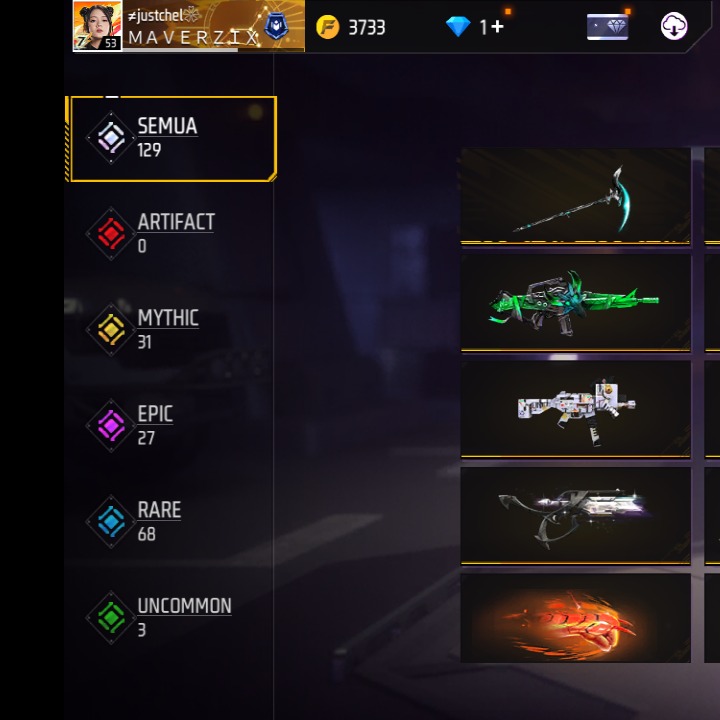Click the blue rank badge emblem
Viewport: 720px width, 720px height.
point(277,27)
